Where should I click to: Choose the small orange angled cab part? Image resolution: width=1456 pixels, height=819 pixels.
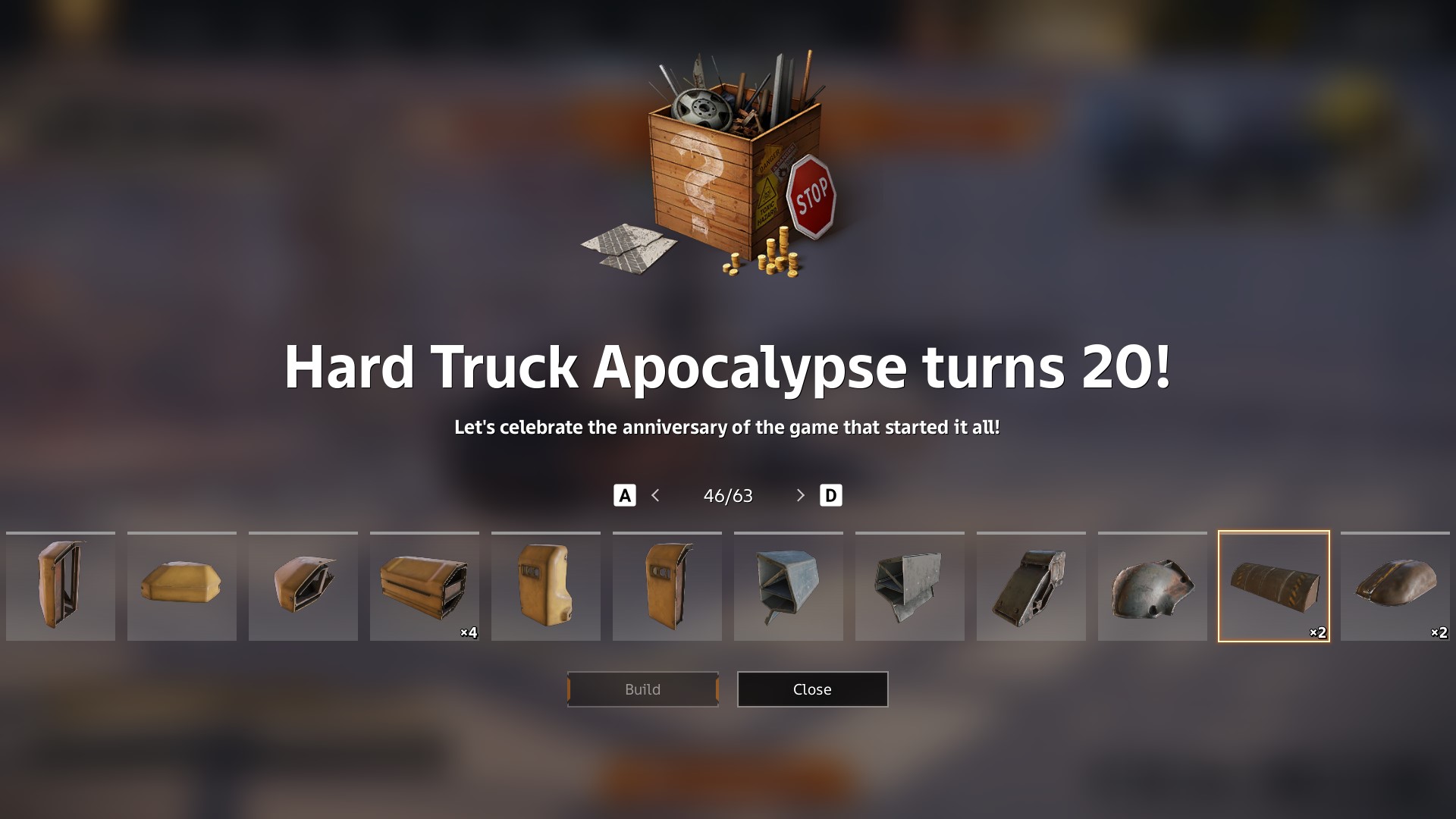tap(303, 586)
